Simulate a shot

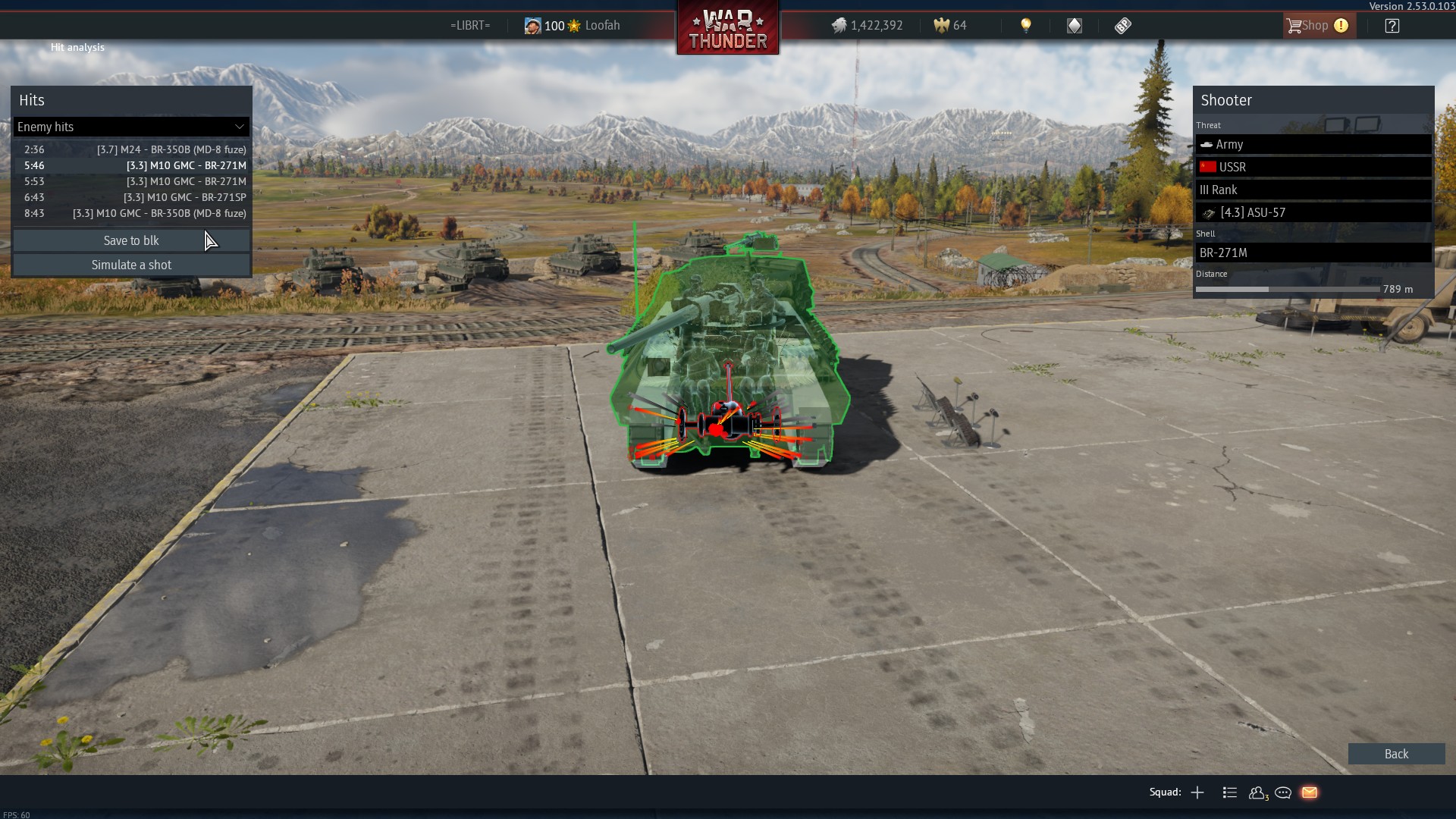pos(131,265)
